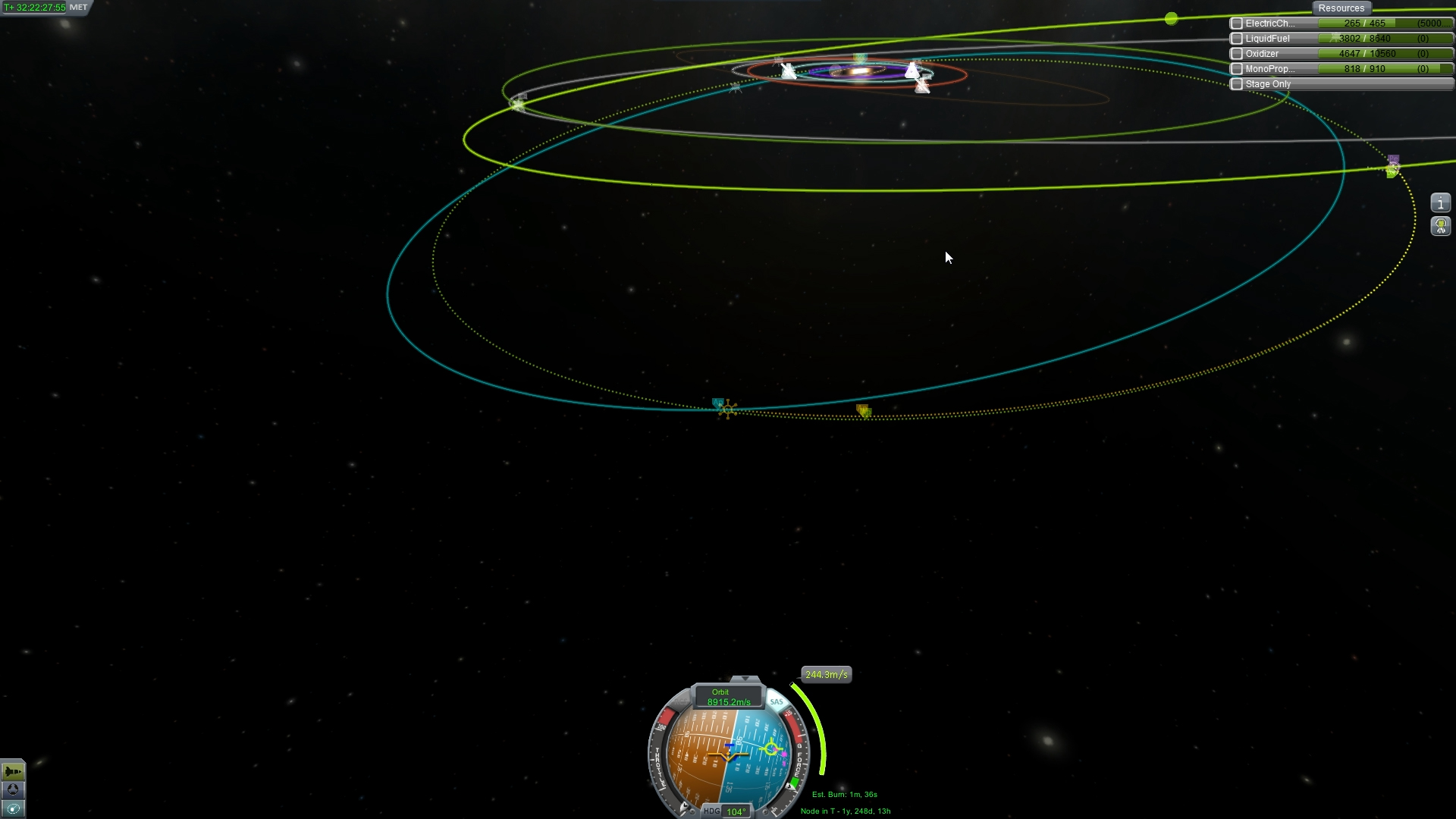The width and height of the screenshot is (1456, 819).
Task: Toggle the Oxidizer resource checkbox
Action: pos(1237,54)
